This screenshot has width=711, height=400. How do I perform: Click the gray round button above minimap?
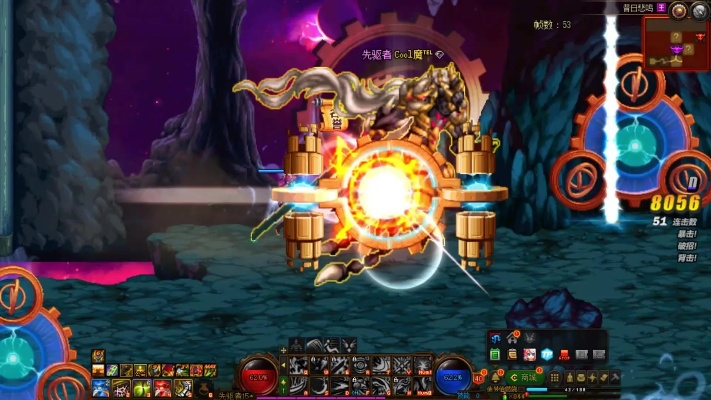click(698, 10)
